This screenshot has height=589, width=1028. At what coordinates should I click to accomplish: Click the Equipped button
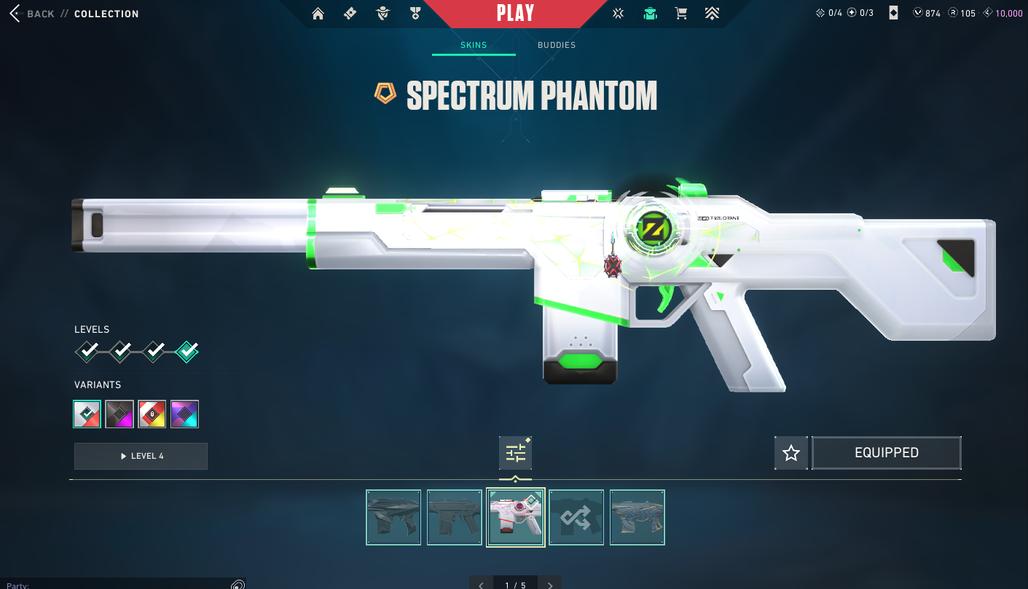[886, 453]
